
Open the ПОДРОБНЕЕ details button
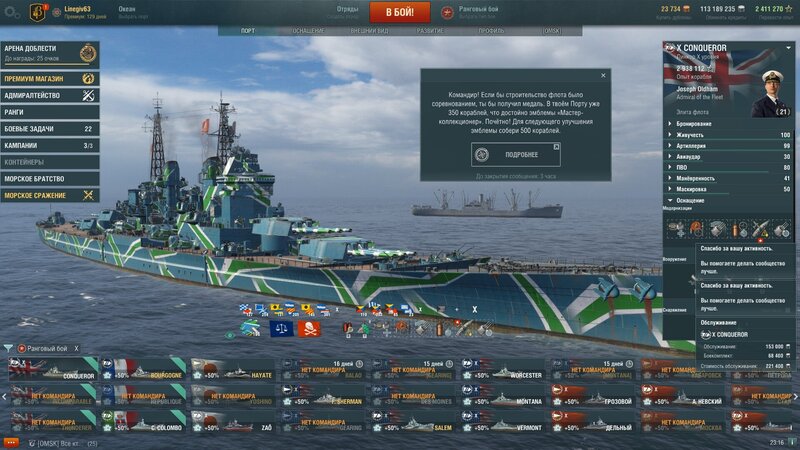coord(515,154)
